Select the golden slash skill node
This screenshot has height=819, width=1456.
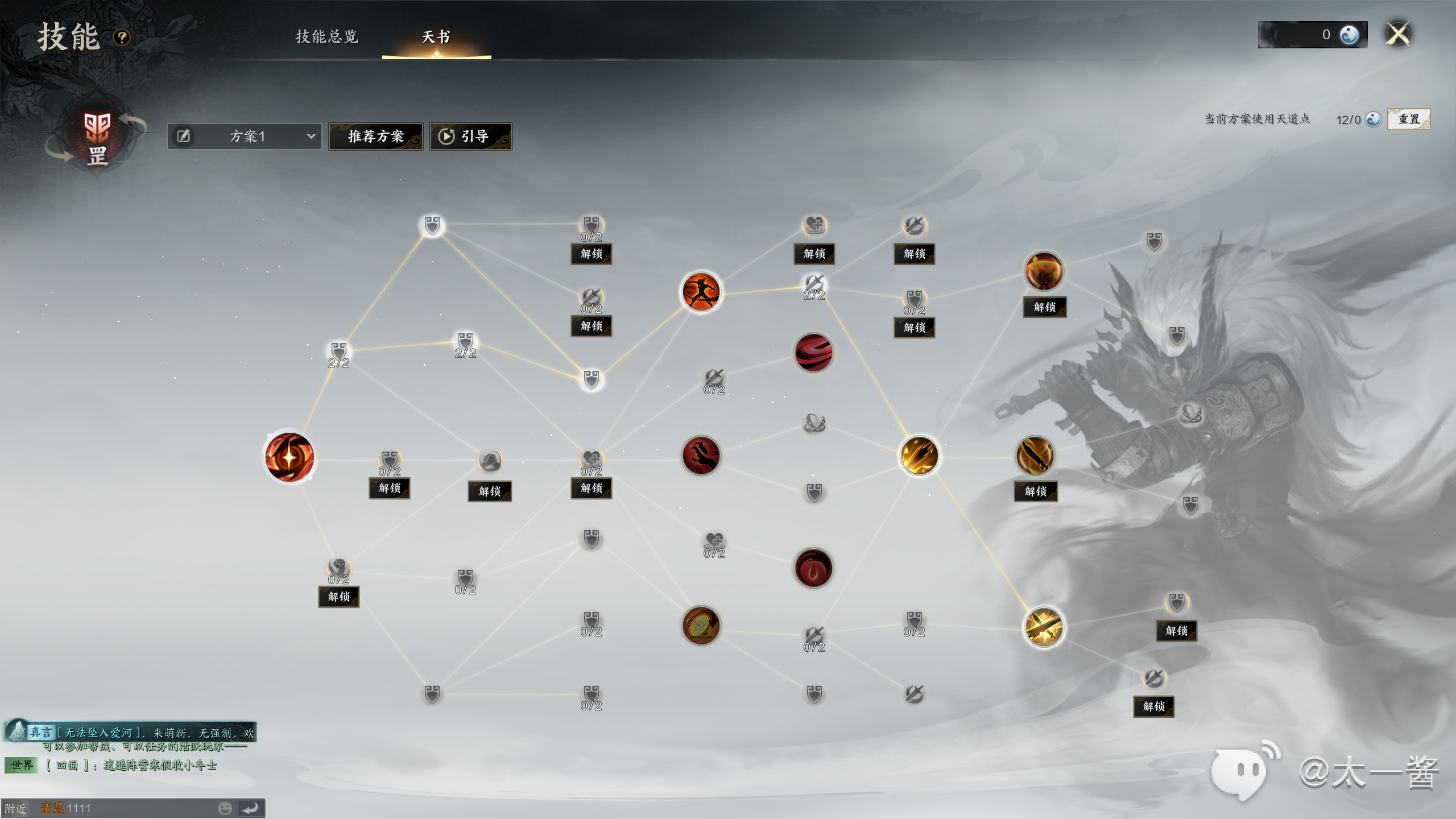point(919,456)
